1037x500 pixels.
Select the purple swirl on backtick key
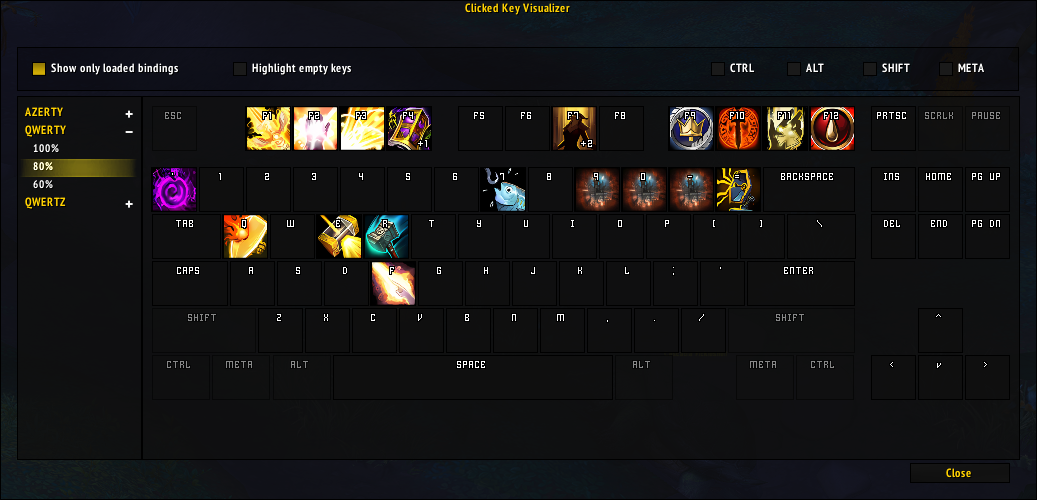click(174, 189)
